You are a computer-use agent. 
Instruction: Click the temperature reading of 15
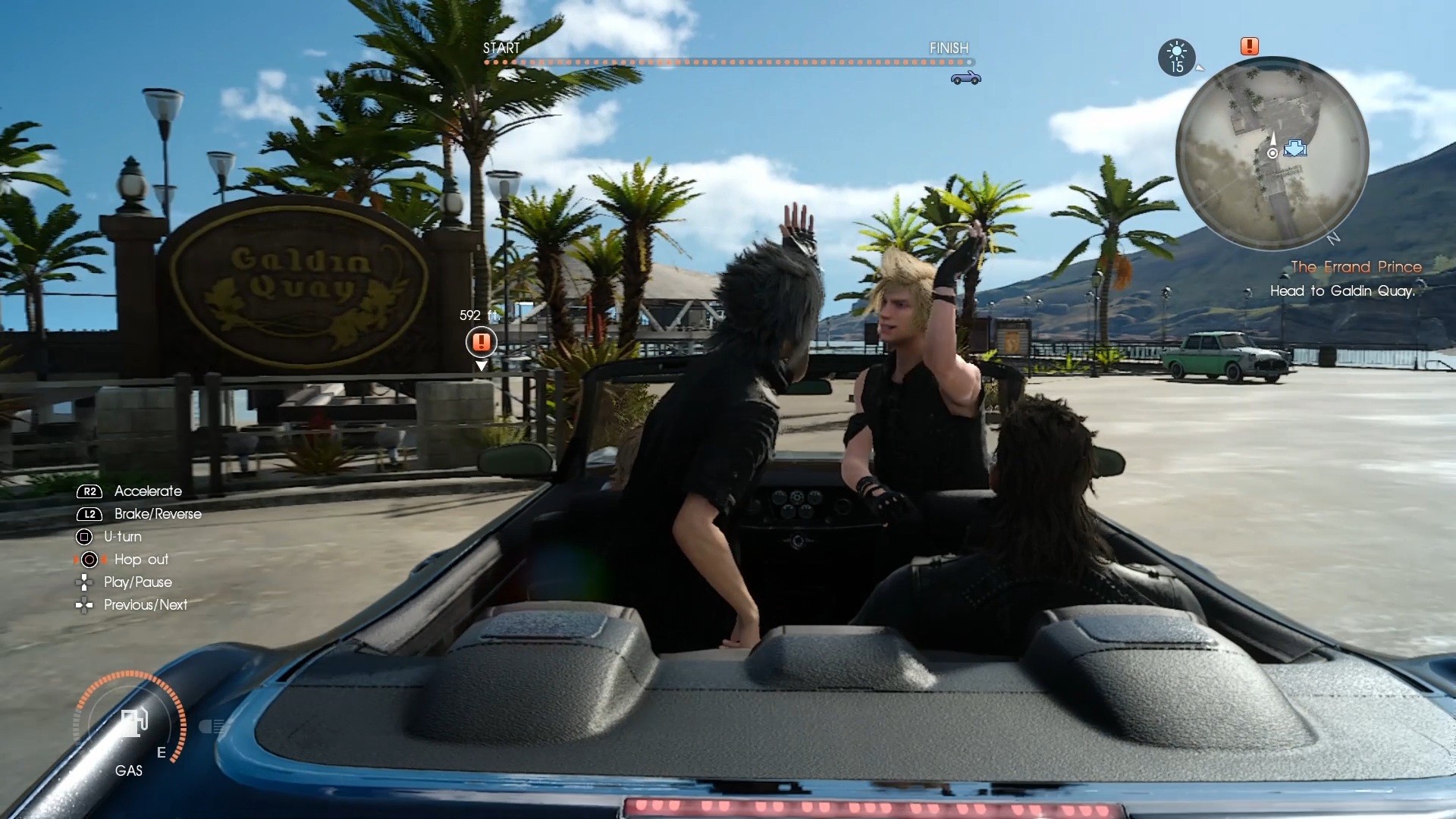pyautogui.click(x=1178, y=67)
